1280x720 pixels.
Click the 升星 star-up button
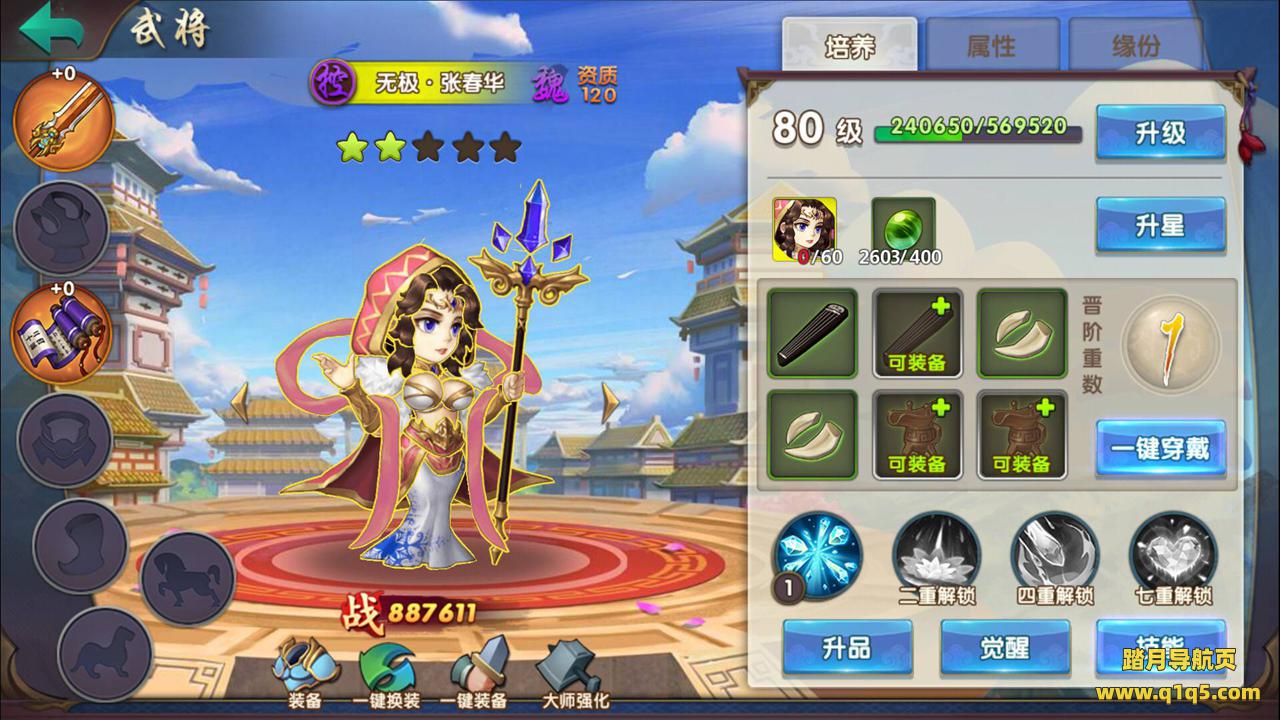click(x=1160, y=225)
